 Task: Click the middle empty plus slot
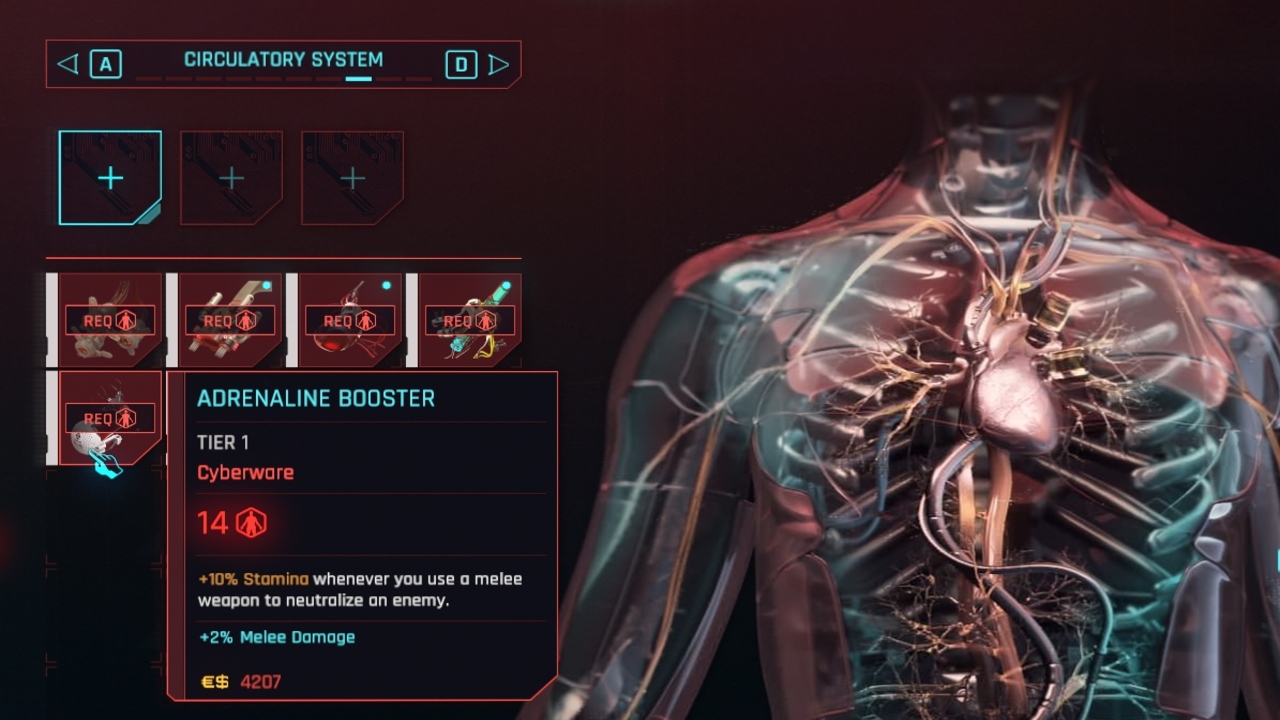click(x=231, y=176)
